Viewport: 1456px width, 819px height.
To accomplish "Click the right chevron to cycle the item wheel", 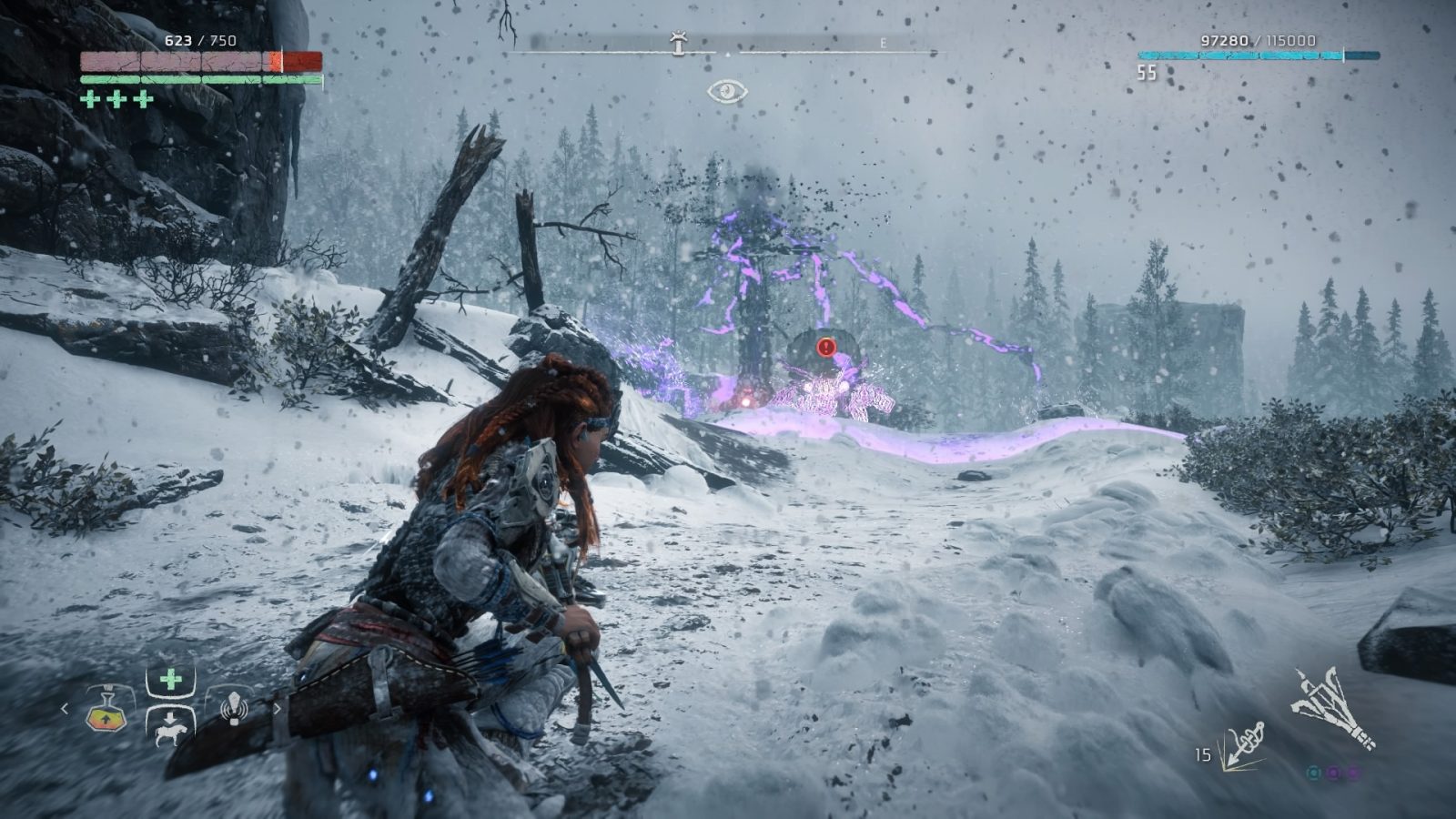I will 278,709.
